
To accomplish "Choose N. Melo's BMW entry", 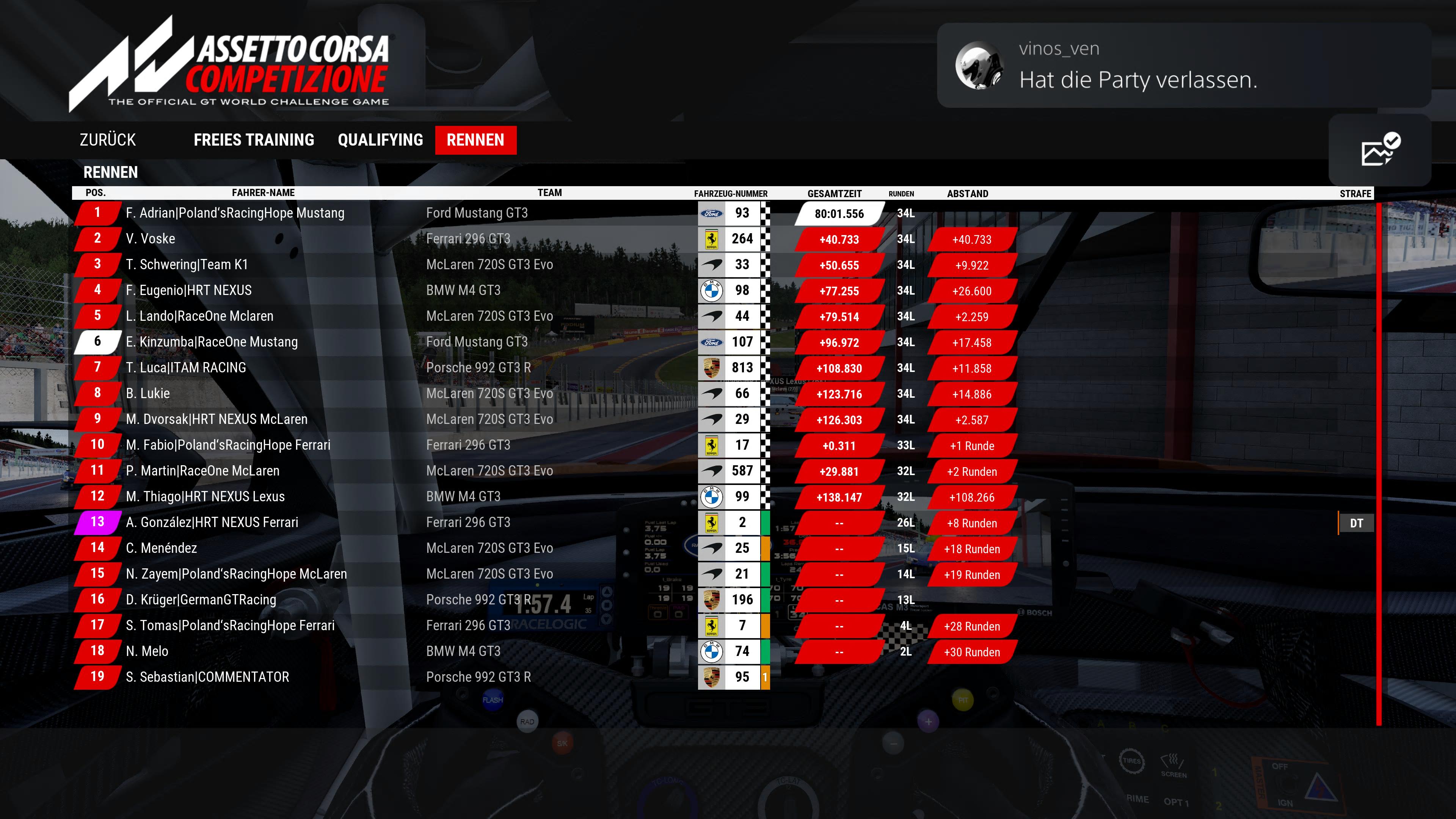I will coord(147,651).
